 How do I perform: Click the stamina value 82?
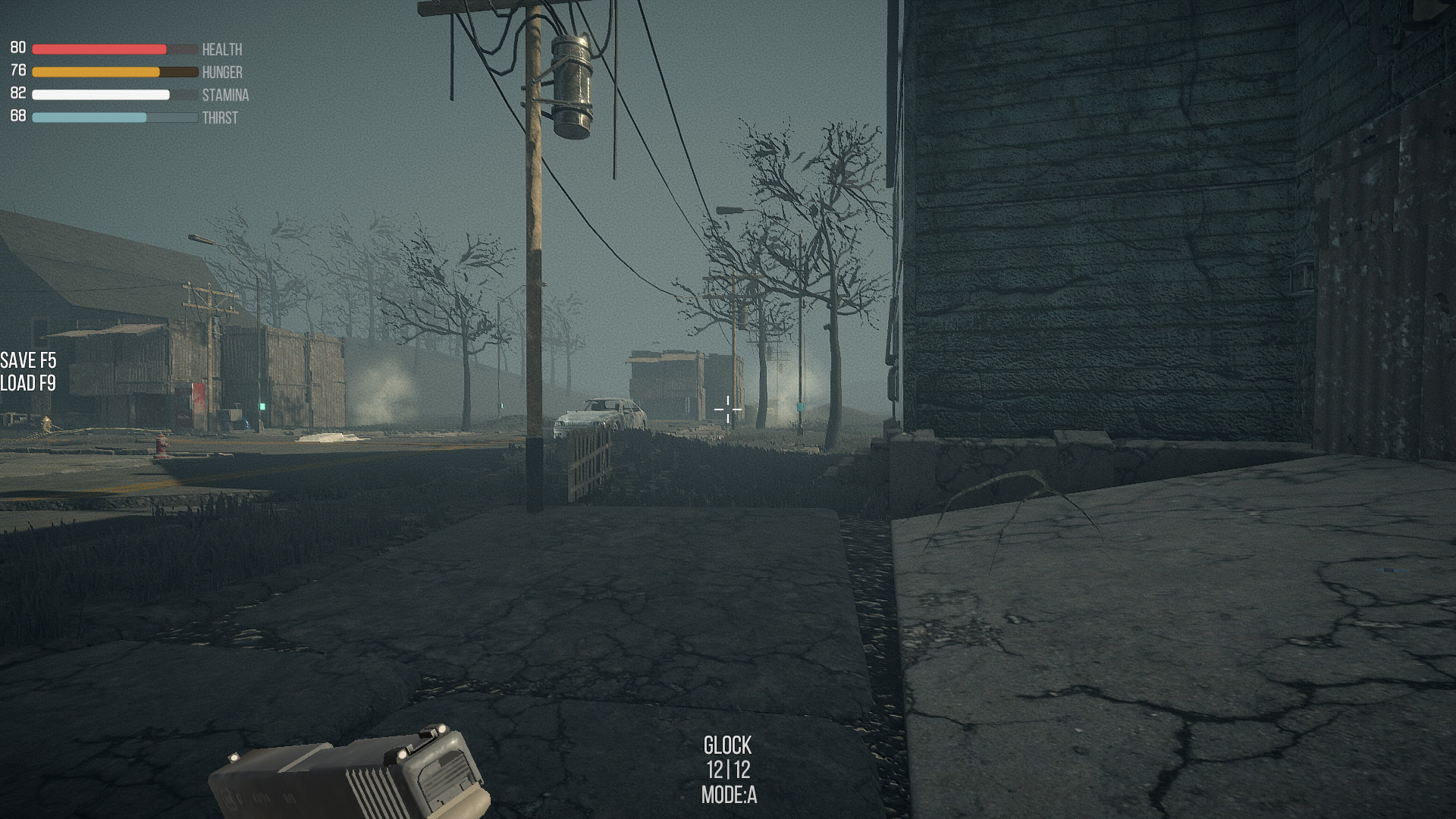click(17, 93)
